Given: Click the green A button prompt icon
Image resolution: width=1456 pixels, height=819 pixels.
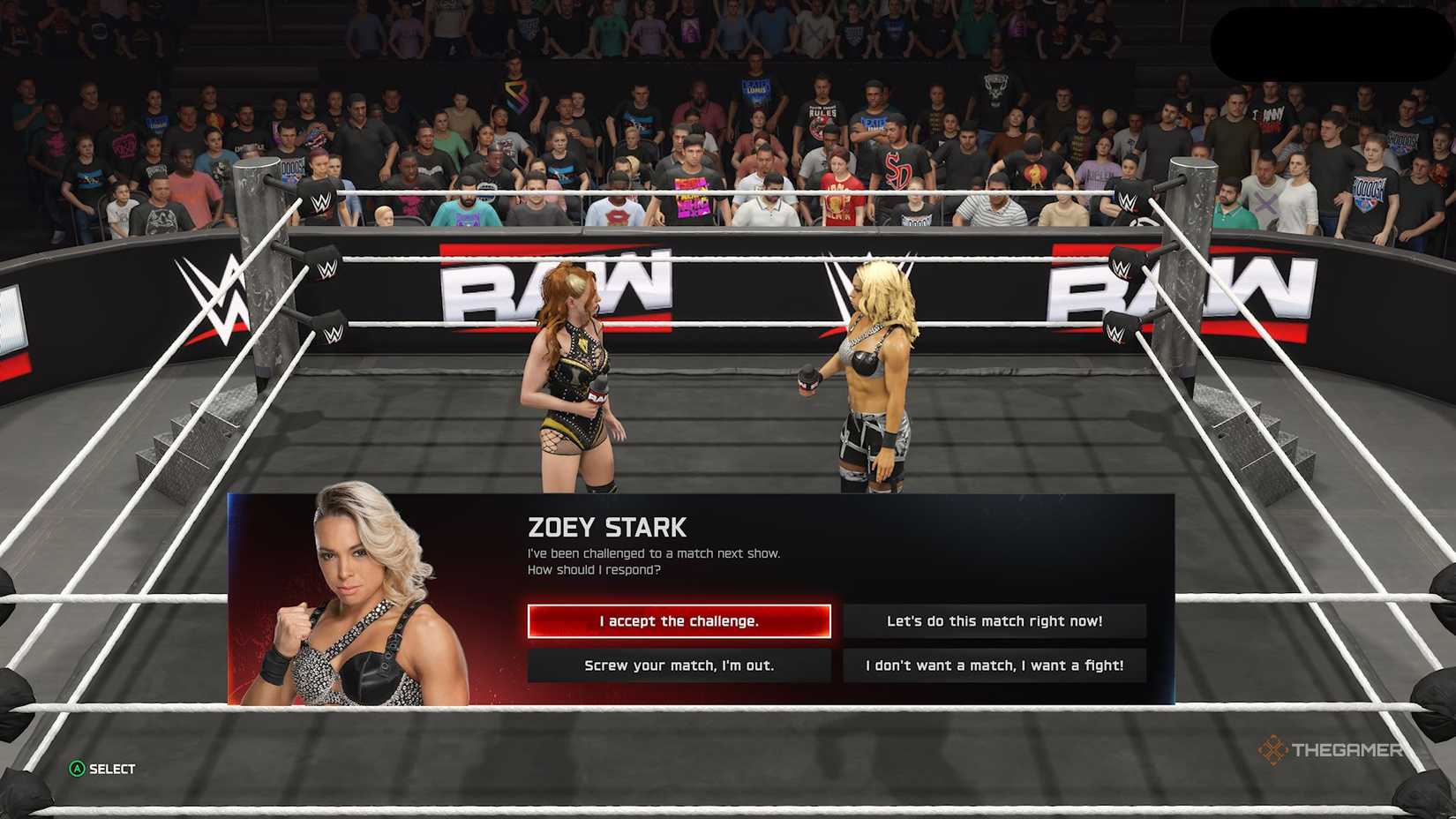Looking at the screenshot, I should 76,769.
